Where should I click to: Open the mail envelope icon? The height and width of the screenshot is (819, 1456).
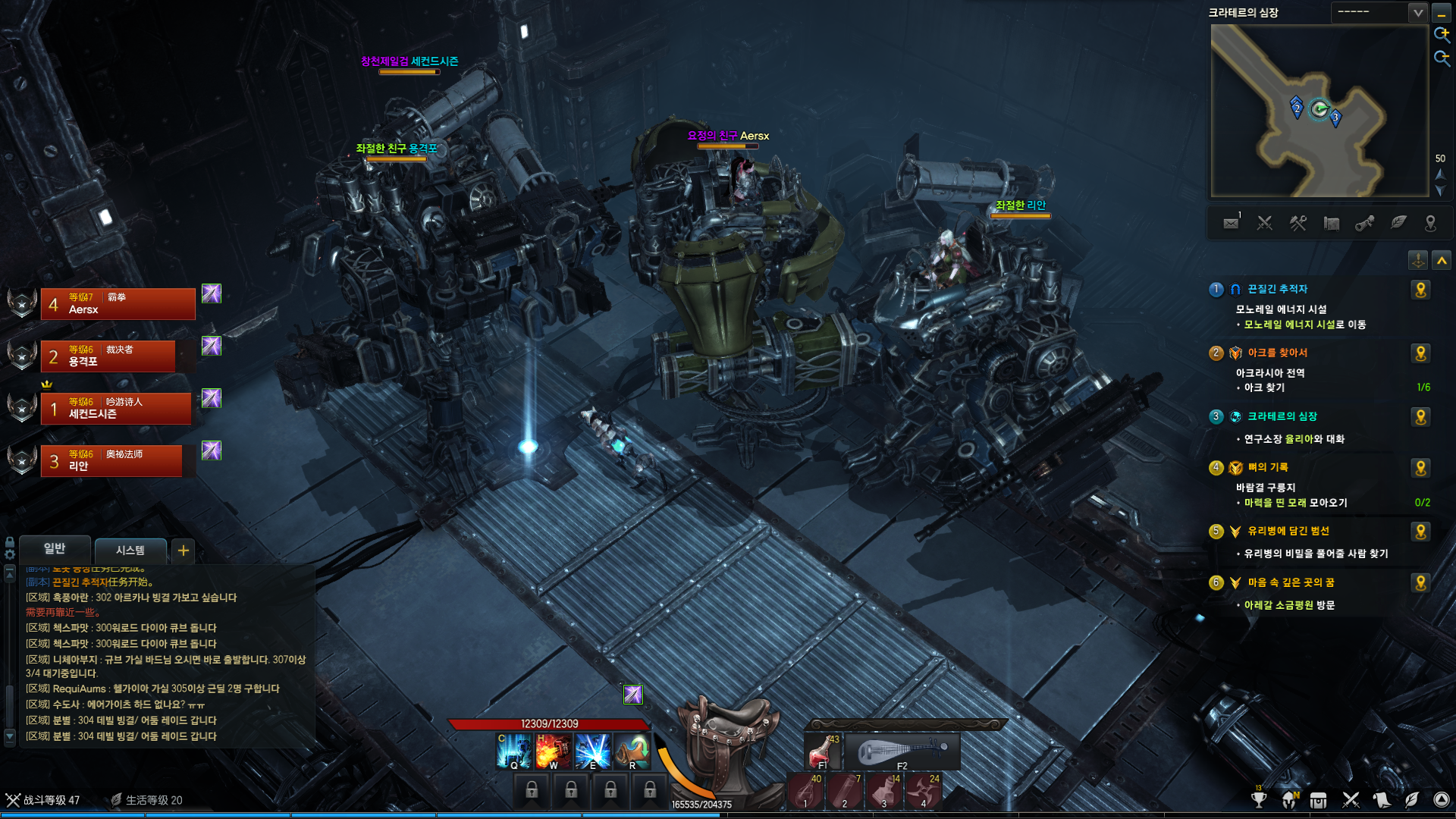coord(1231,223)
